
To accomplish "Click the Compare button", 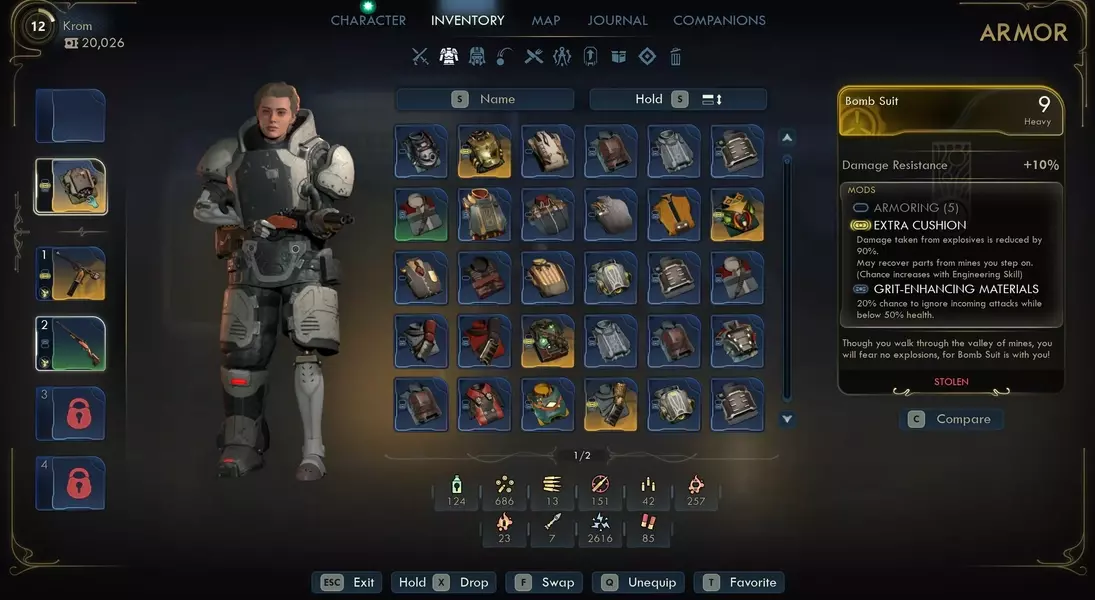I will click(x=951, y=419).
